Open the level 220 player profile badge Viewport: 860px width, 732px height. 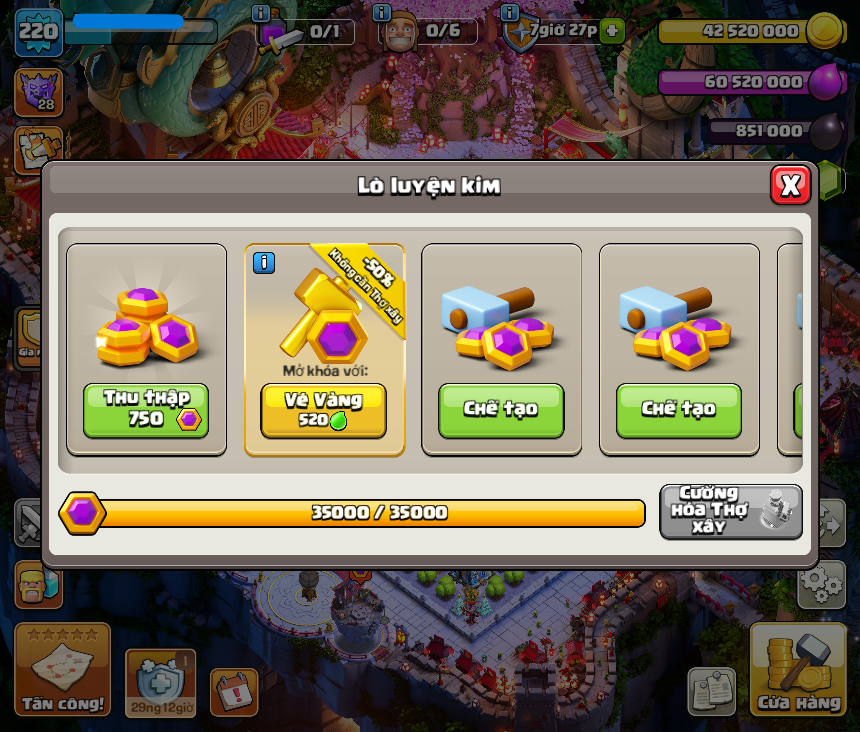pos(39,31)
